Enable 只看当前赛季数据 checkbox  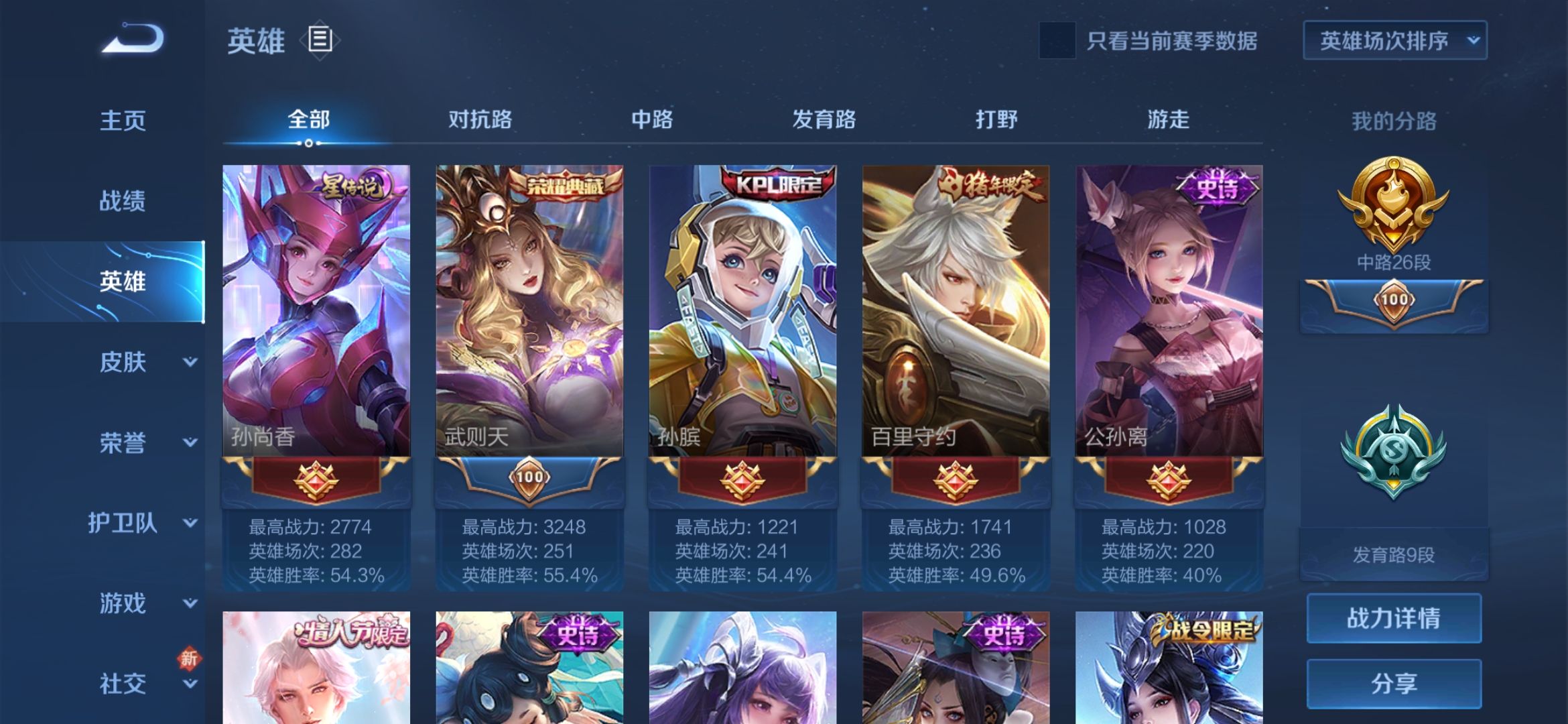pyautogui.click(x=1055, y=40)
